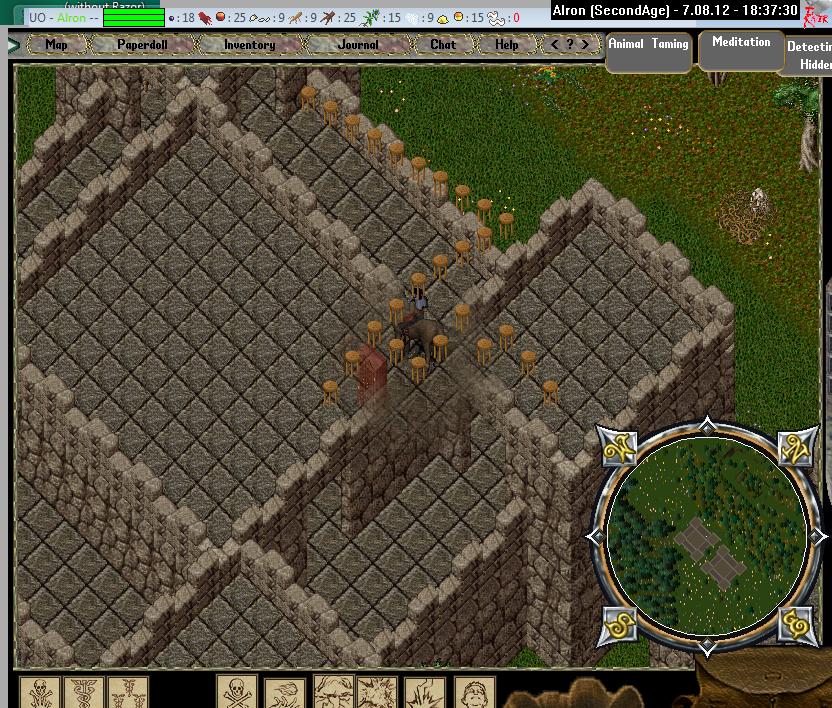832x708 pixels.
Task: Open the Journal
Action: point(357,45)
